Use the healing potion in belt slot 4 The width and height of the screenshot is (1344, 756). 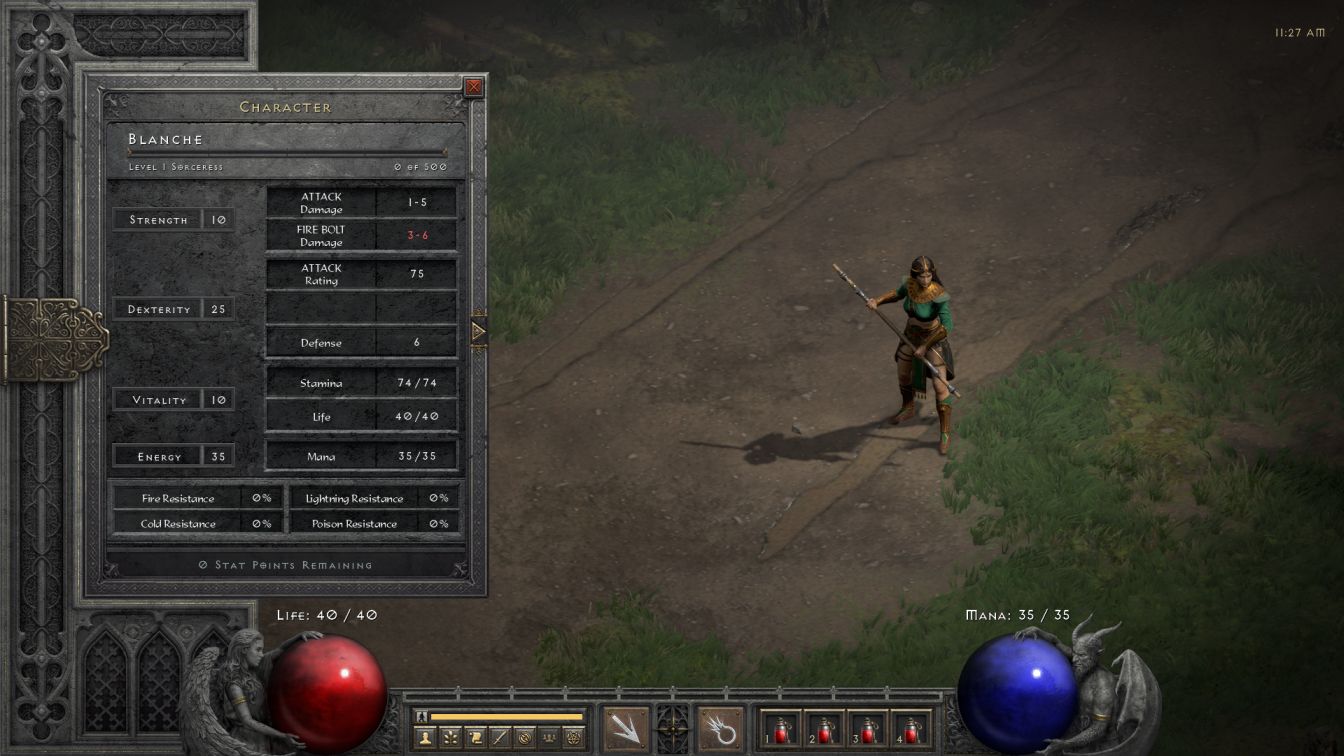point(910,729)
